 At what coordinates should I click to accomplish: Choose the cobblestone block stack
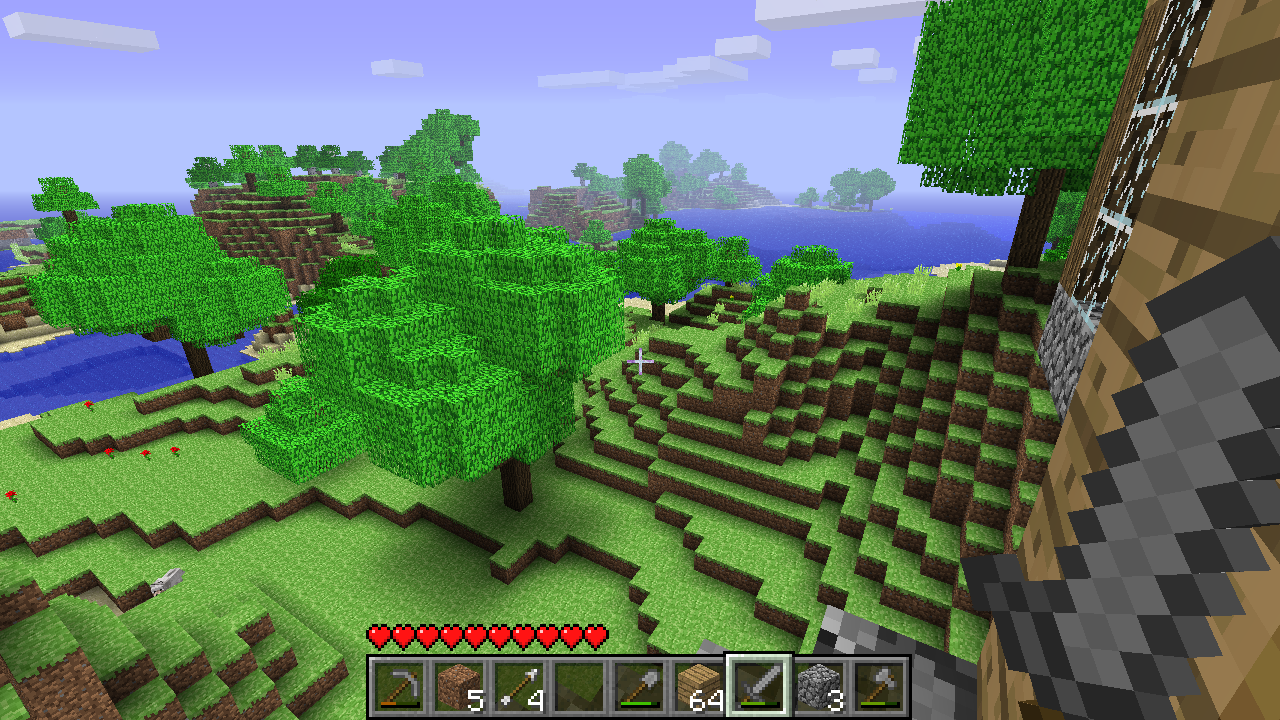click(x=819, y=687)
